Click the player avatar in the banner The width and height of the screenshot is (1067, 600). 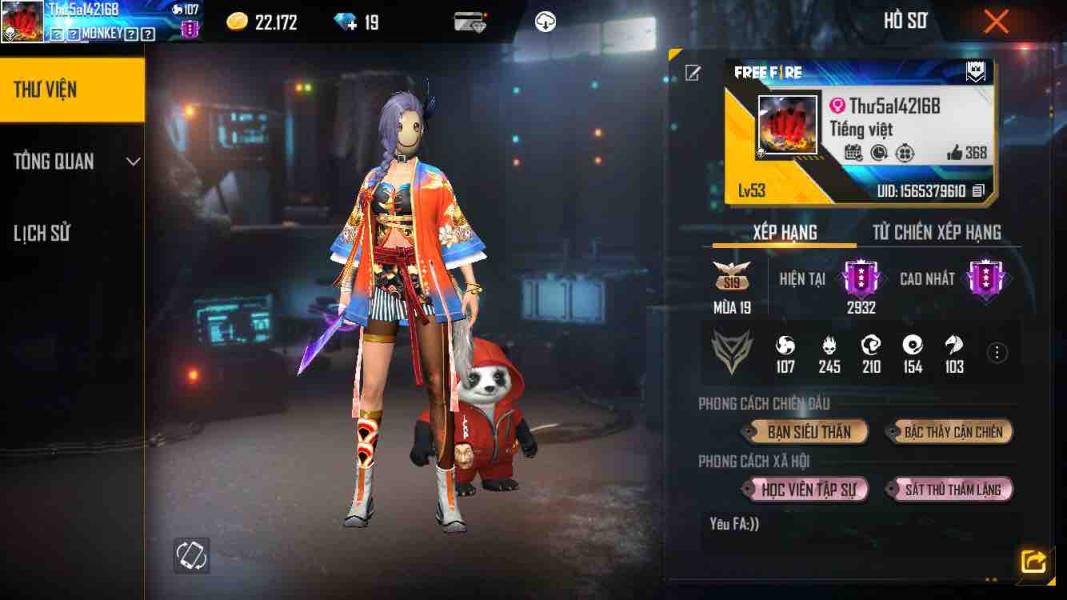[x=787, y=125]
